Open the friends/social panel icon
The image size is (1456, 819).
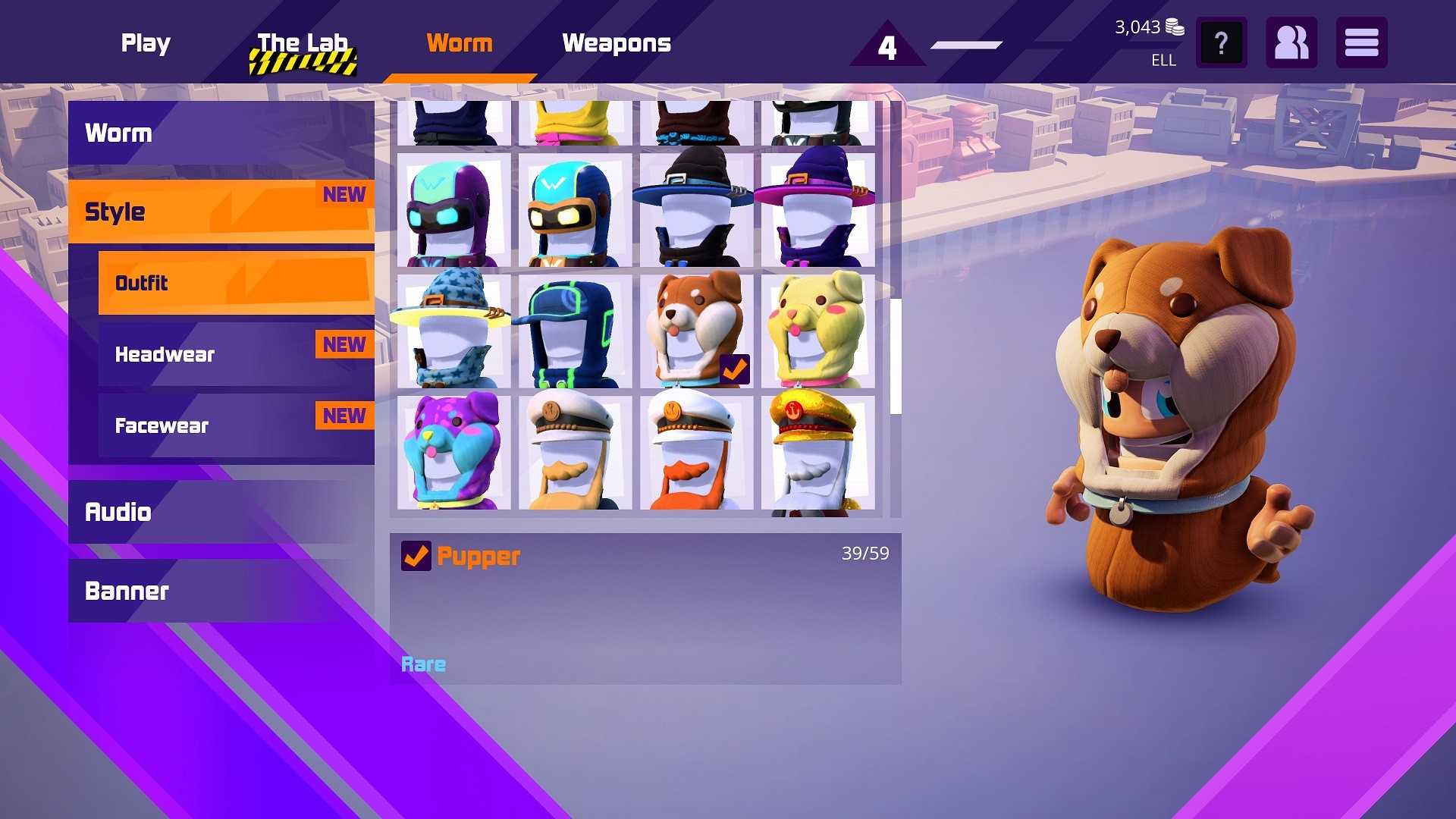coord(1291,42)
